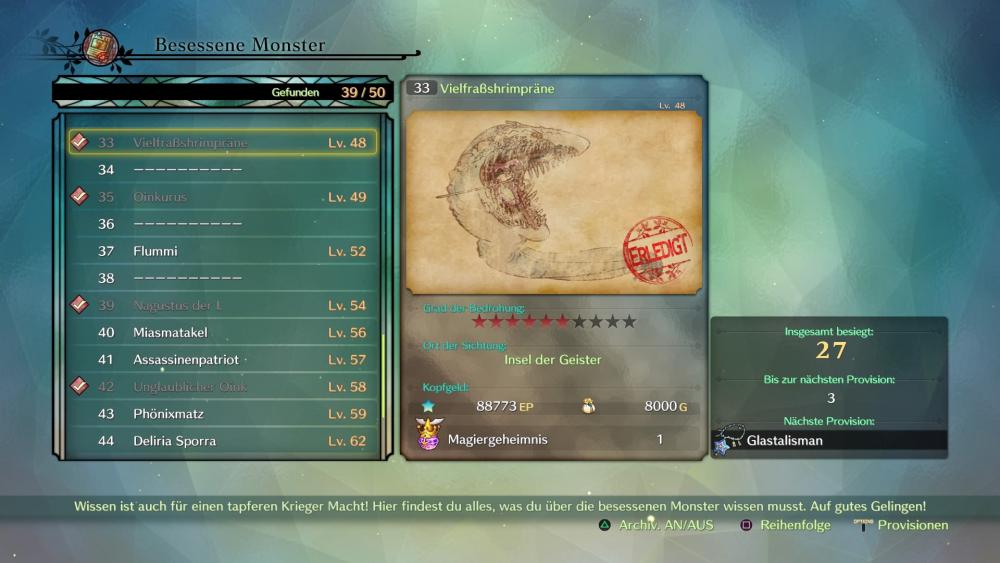Open the Nagustus der I. entry
1000x563 pixels.
coord(222,305)
